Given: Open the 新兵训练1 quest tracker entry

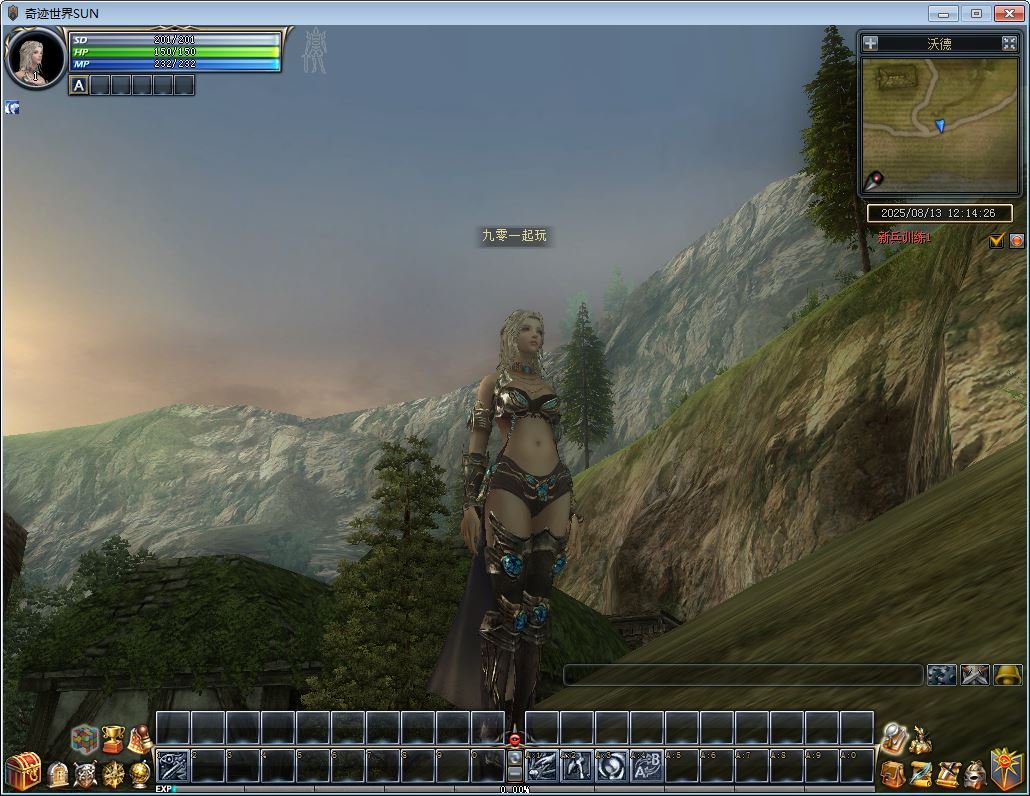Looking at the screenshot, I should pos(904,238).
